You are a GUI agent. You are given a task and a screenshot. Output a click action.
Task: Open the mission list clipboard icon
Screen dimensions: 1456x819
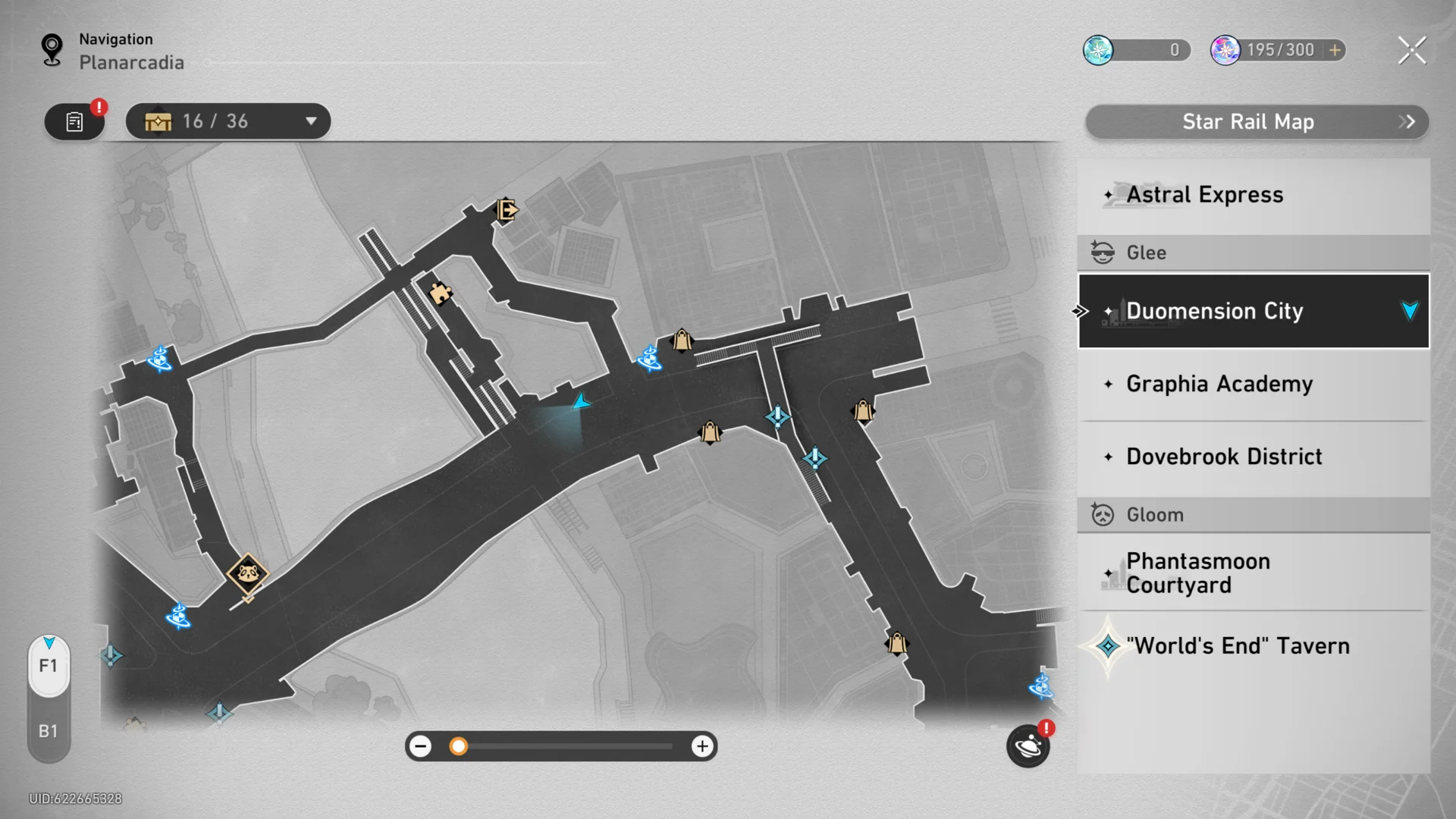click(74, 121)
